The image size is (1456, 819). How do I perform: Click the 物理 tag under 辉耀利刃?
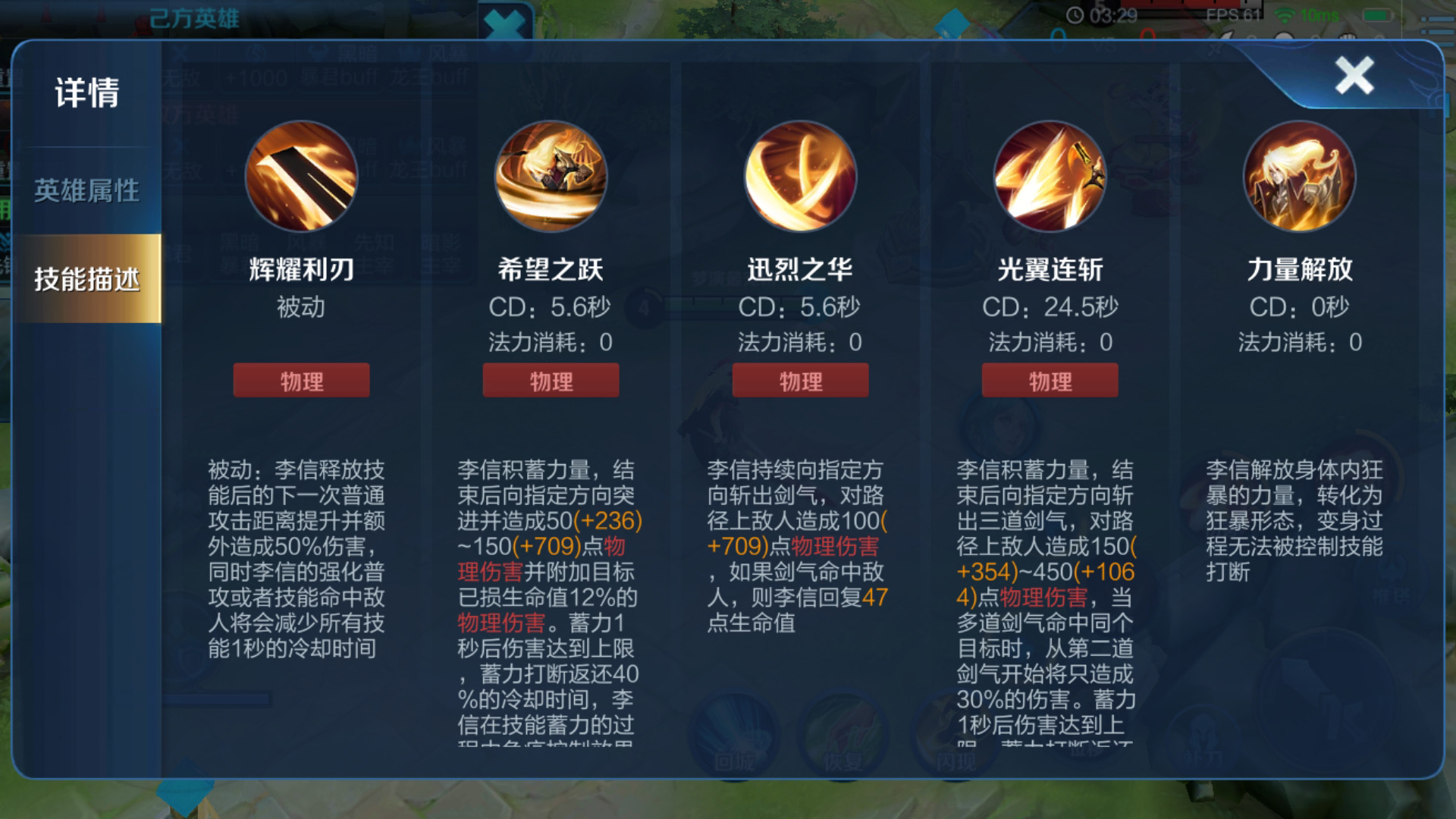tap(301, 380)
